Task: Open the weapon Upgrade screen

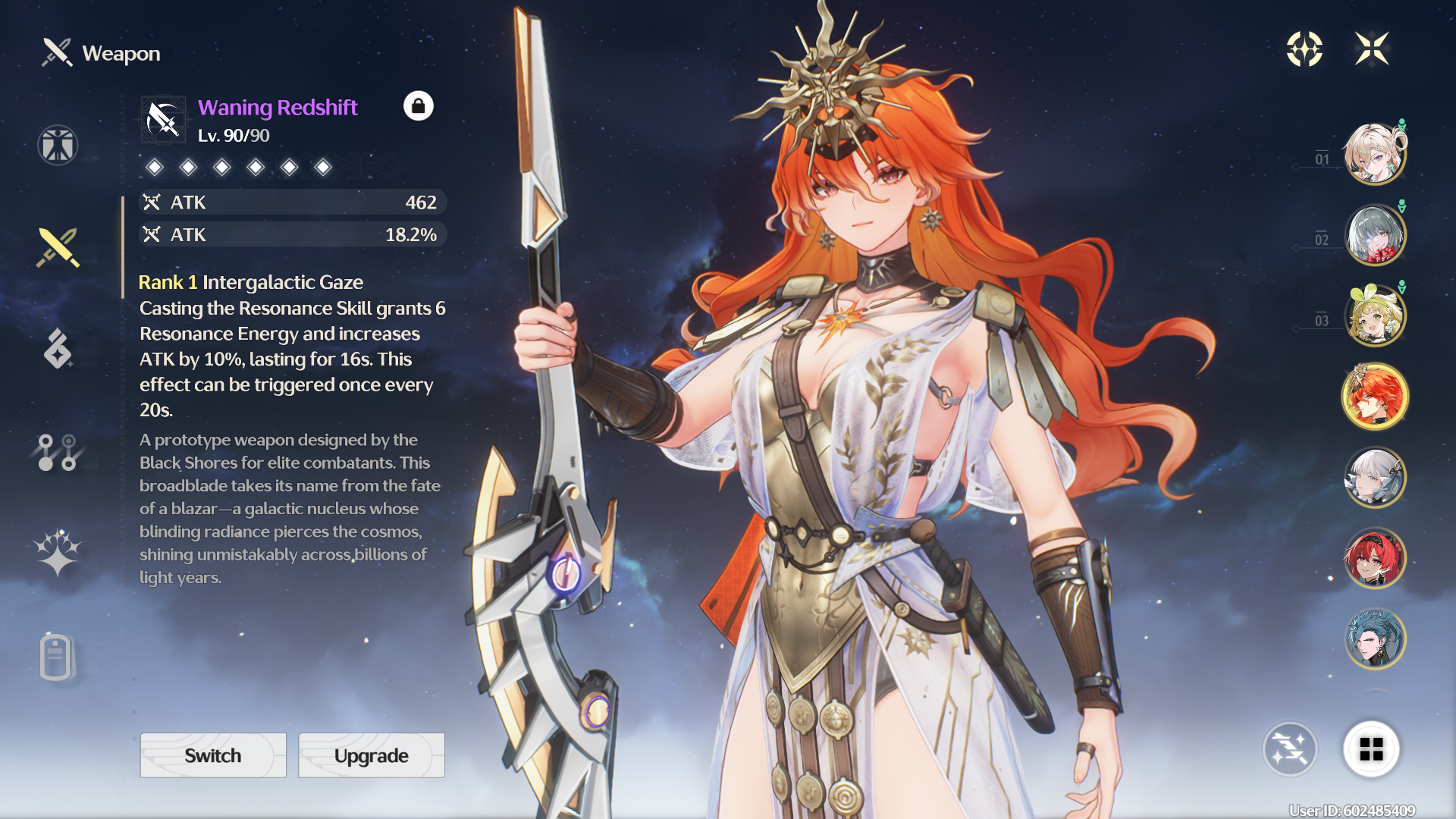Action: pos(371,755)
